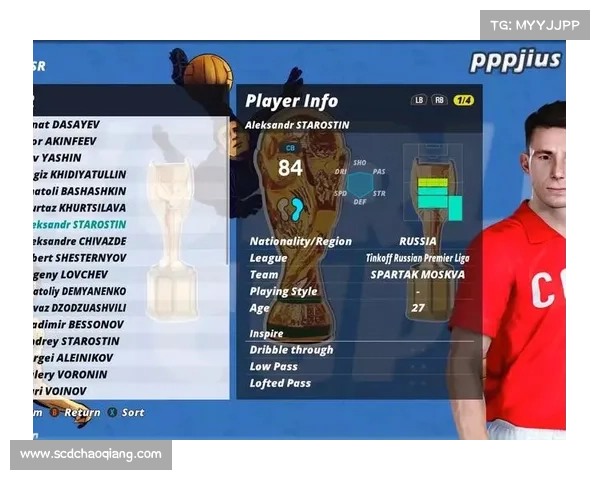Viewport: 600px width, 480px height.
Task: Choose DZODZUASHVILI from the player list
Action: point(80,308)
